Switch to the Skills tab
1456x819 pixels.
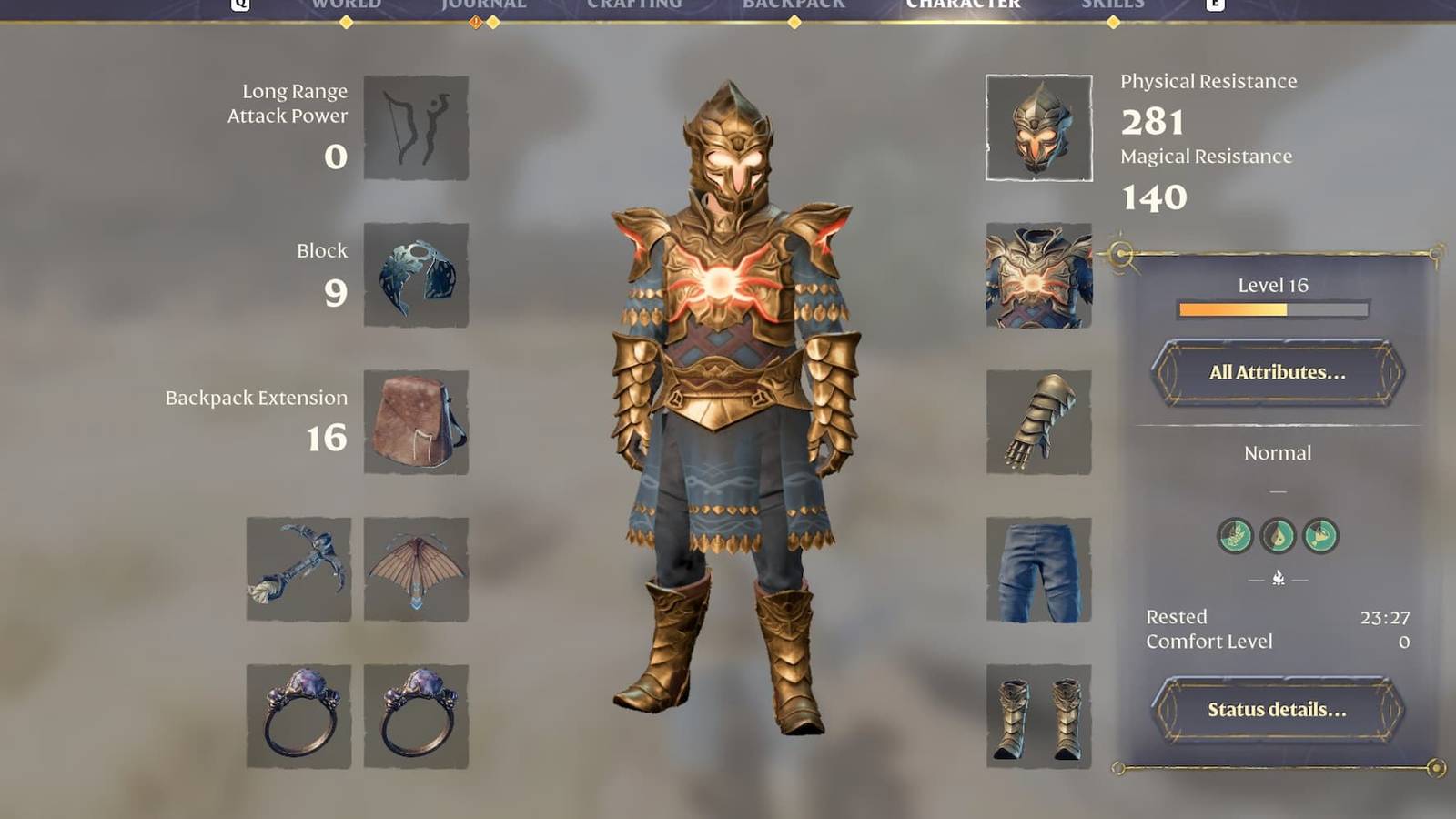(1112, 5)
